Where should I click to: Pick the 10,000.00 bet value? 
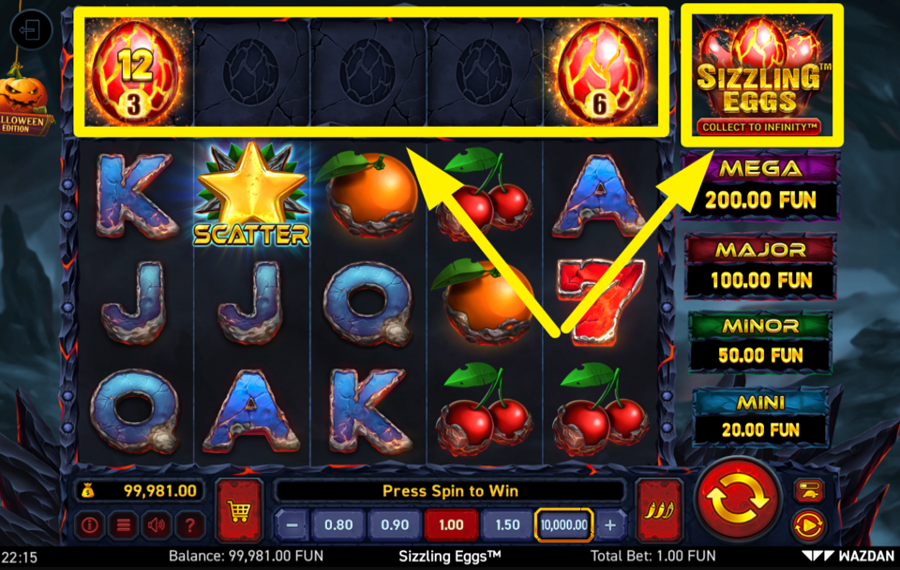[x=564, y=524]
